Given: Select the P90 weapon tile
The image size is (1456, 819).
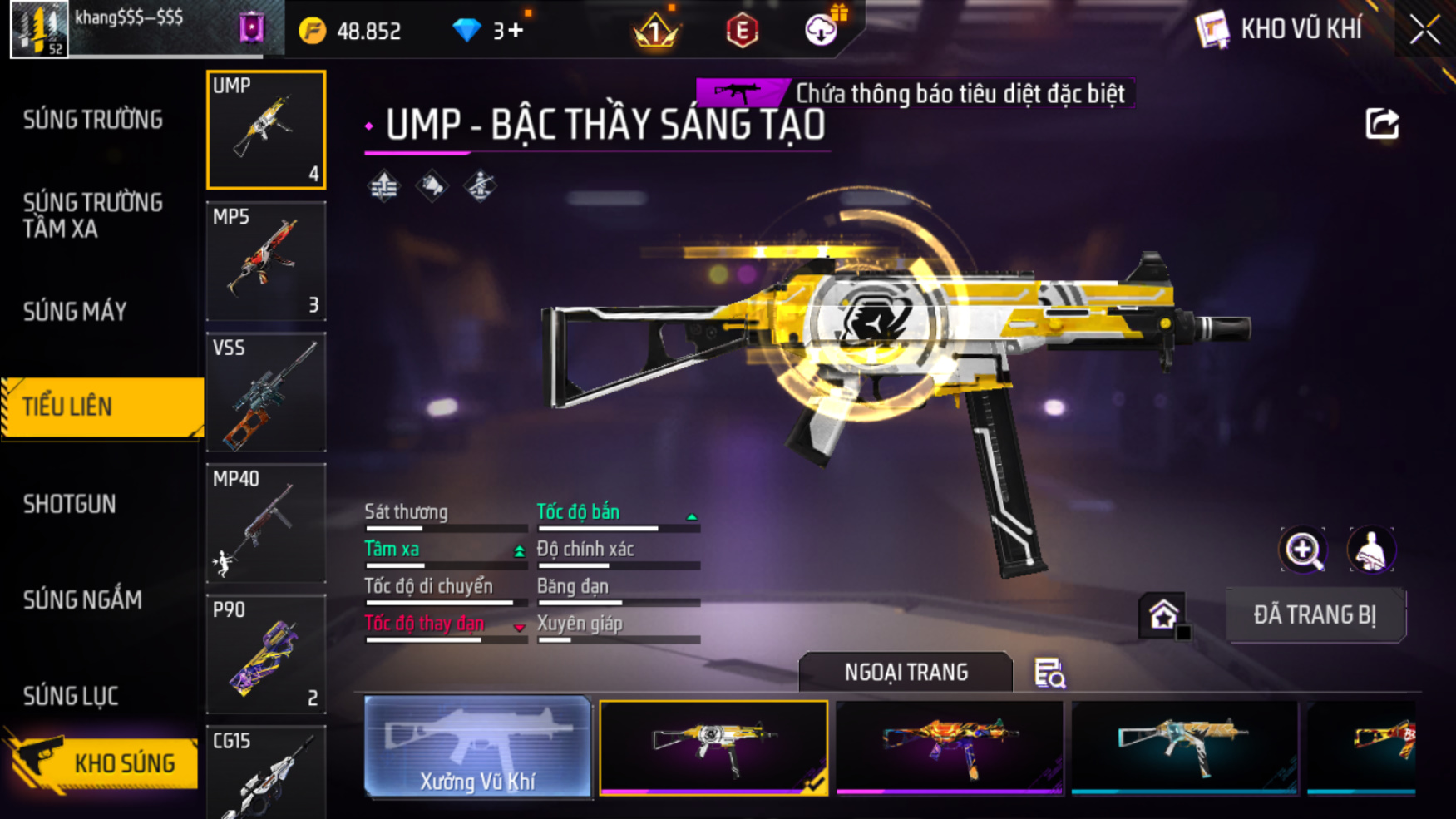Looking at the screenshot, I should [x=266, y=654].
